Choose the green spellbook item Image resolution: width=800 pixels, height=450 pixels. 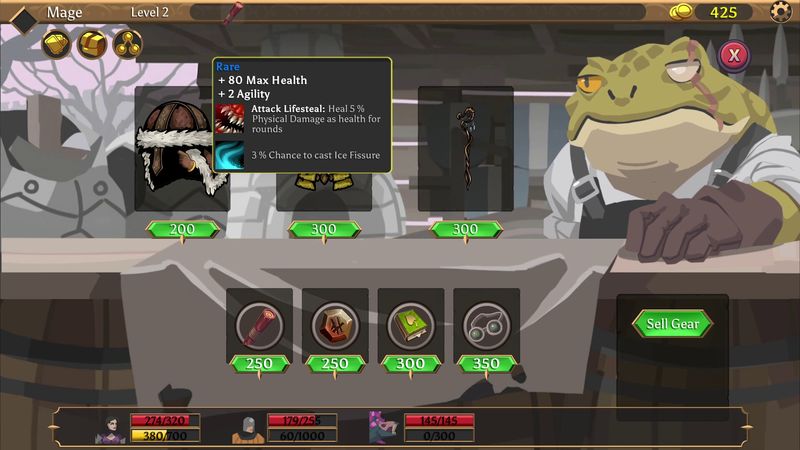(x=411, y=323)
